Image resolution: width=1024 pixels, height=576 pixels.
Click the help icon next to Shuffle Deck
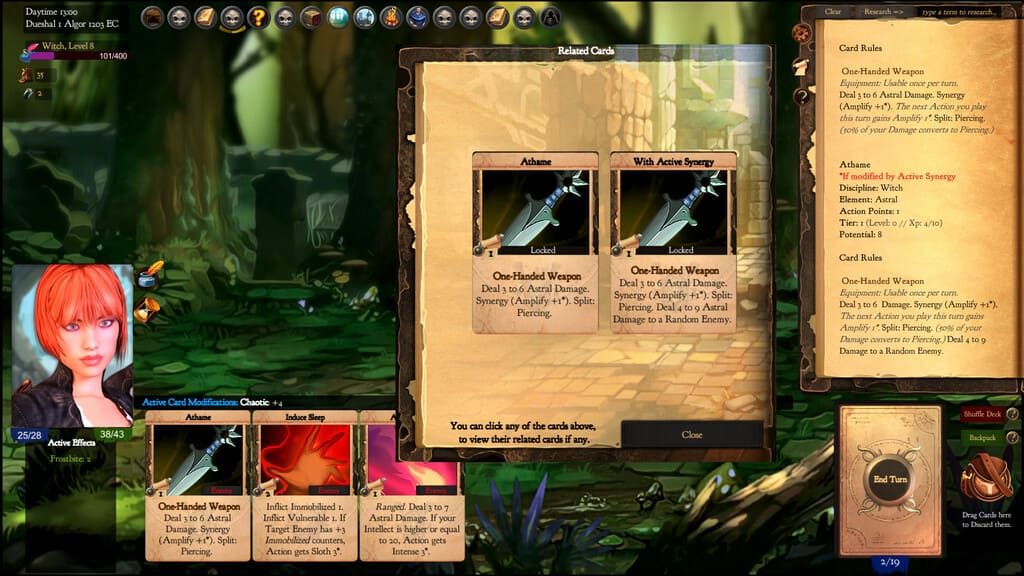1012,414
